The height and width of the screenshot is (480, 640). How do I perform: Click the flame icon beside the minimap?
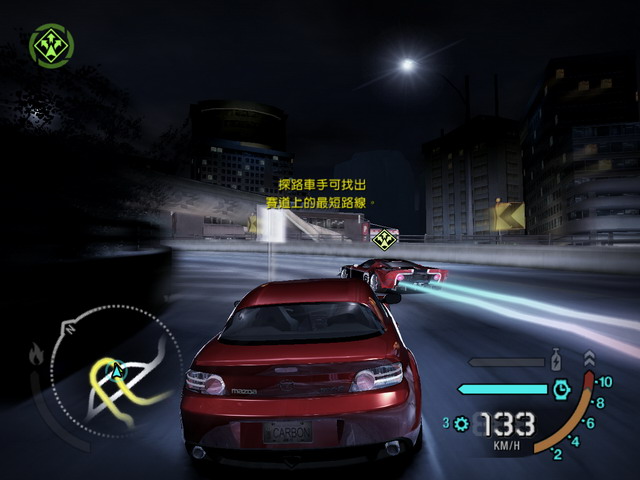pyautogui.click(x=37, y=353)
